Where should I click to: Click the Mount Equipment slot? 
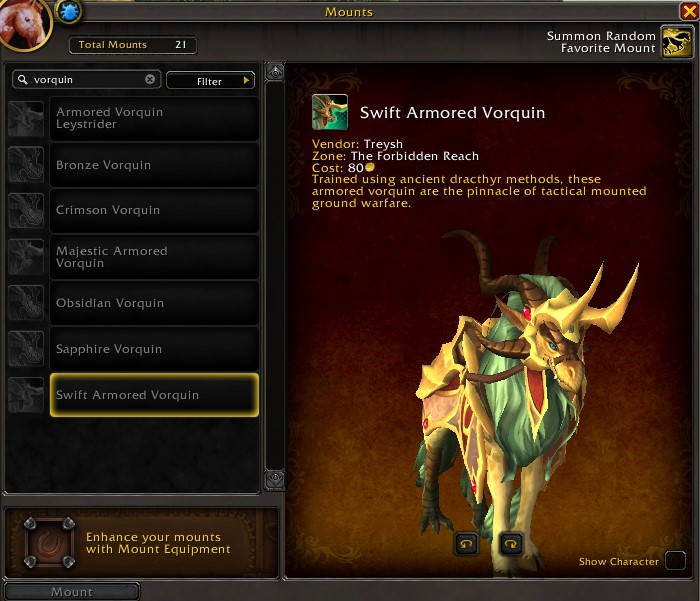pos(49,541)
